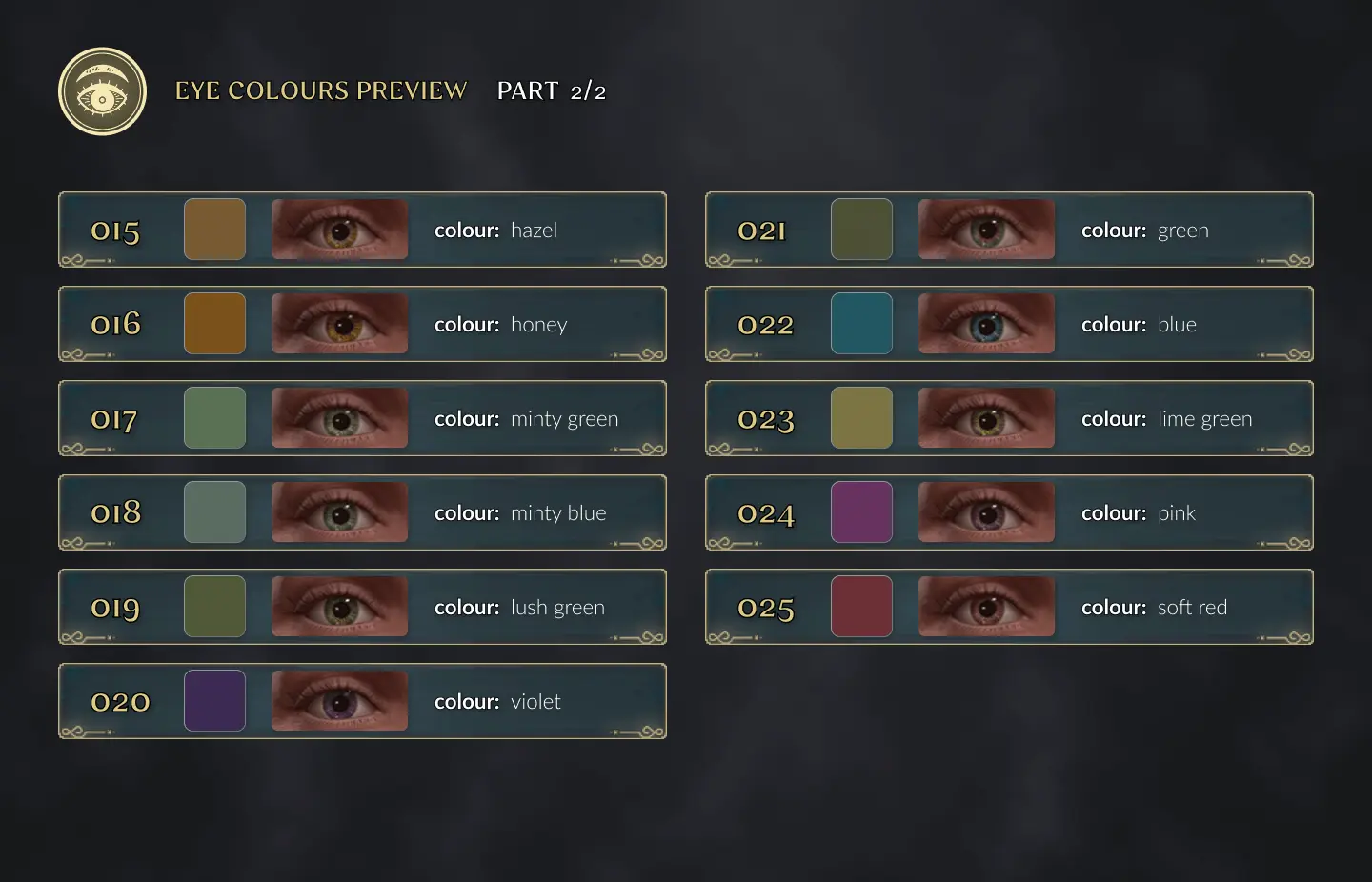The image size is (1372, 882).
Task: Select the pink colour swatch
Action: (x=861, y=512)
